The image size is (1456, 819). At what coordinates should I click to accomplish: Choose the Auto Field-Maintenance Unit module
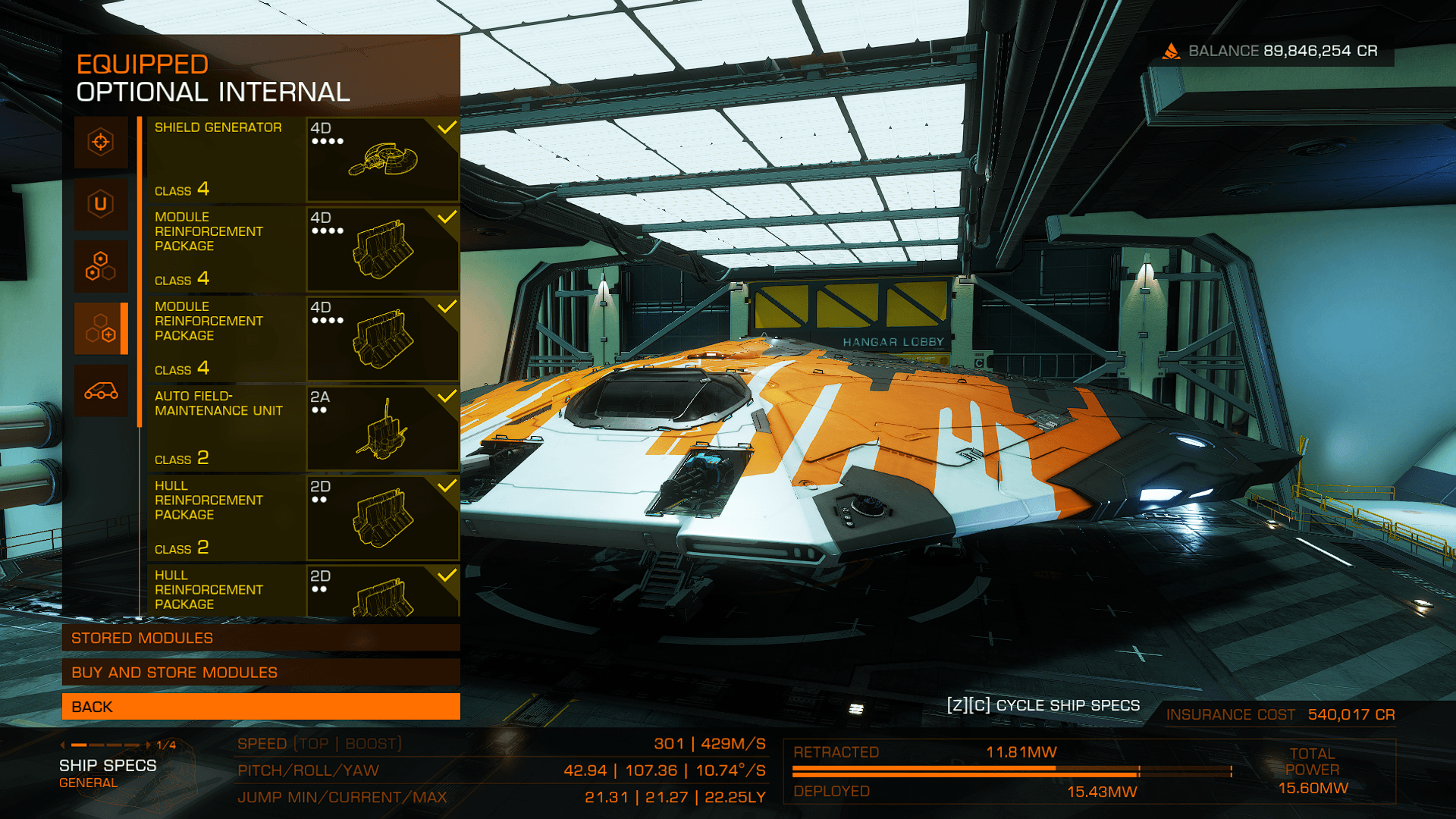click(303, 428)
